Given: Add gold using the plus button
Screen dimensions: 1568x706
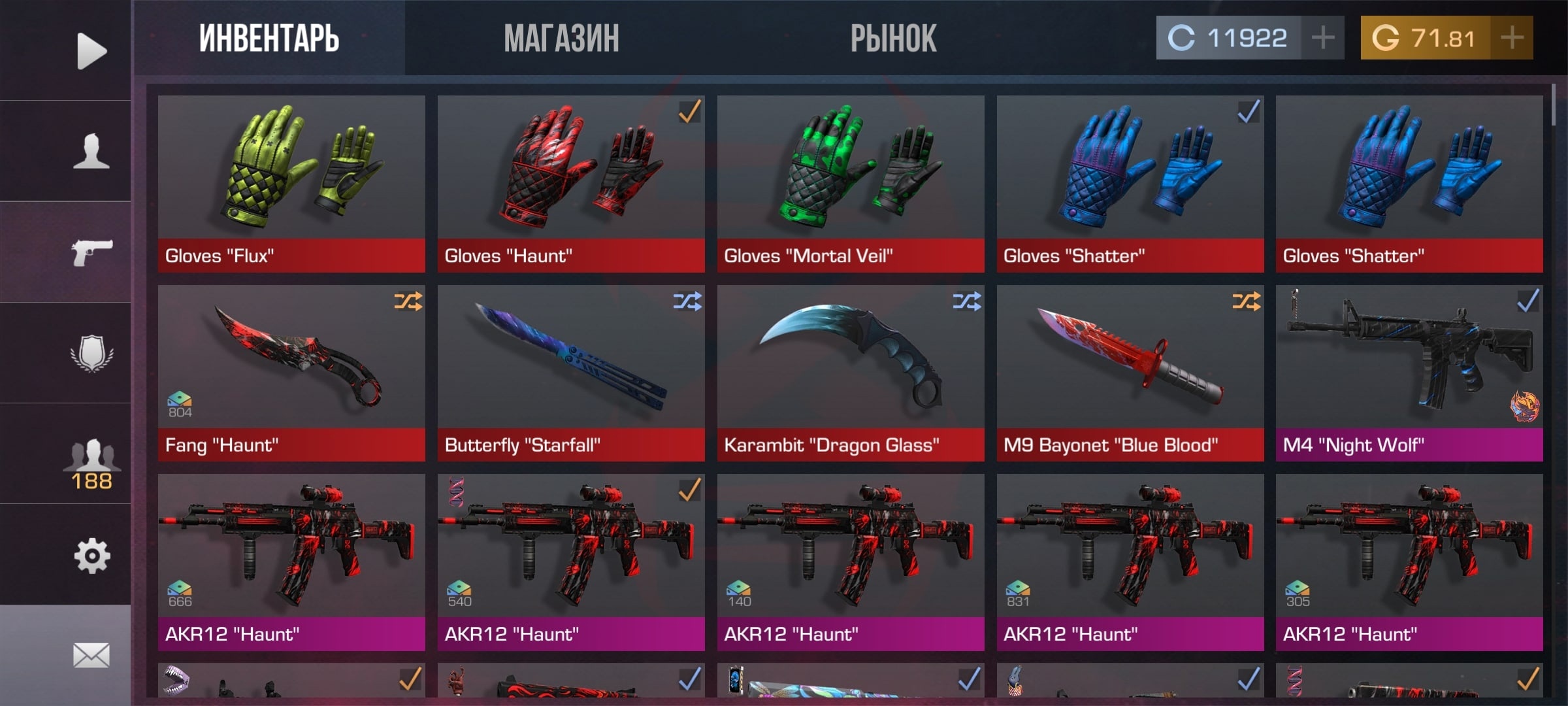Looking at the screenshot, I should tap(1512, 38).
